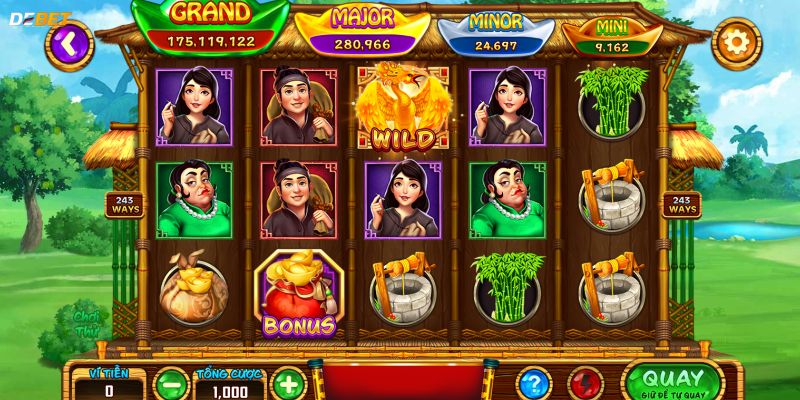Decrease the total bet with minus button
Screen dimensions: 800x400
pyautogui.click(x=172, y=384)
